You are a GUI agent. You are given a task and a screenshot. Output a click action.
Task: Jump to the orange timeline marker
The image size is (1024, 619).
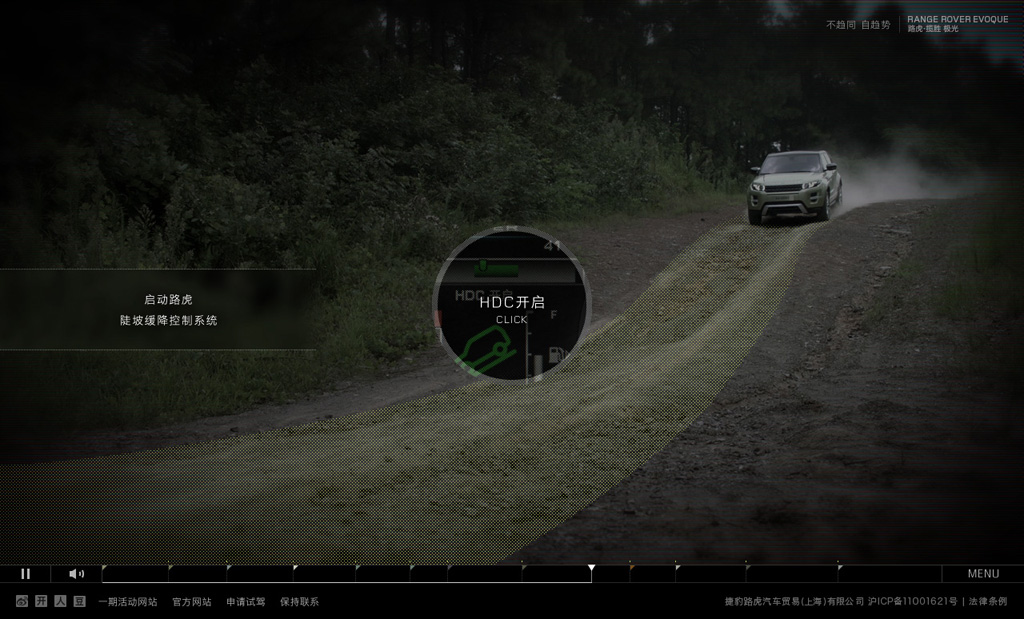(x=631, y=567)
